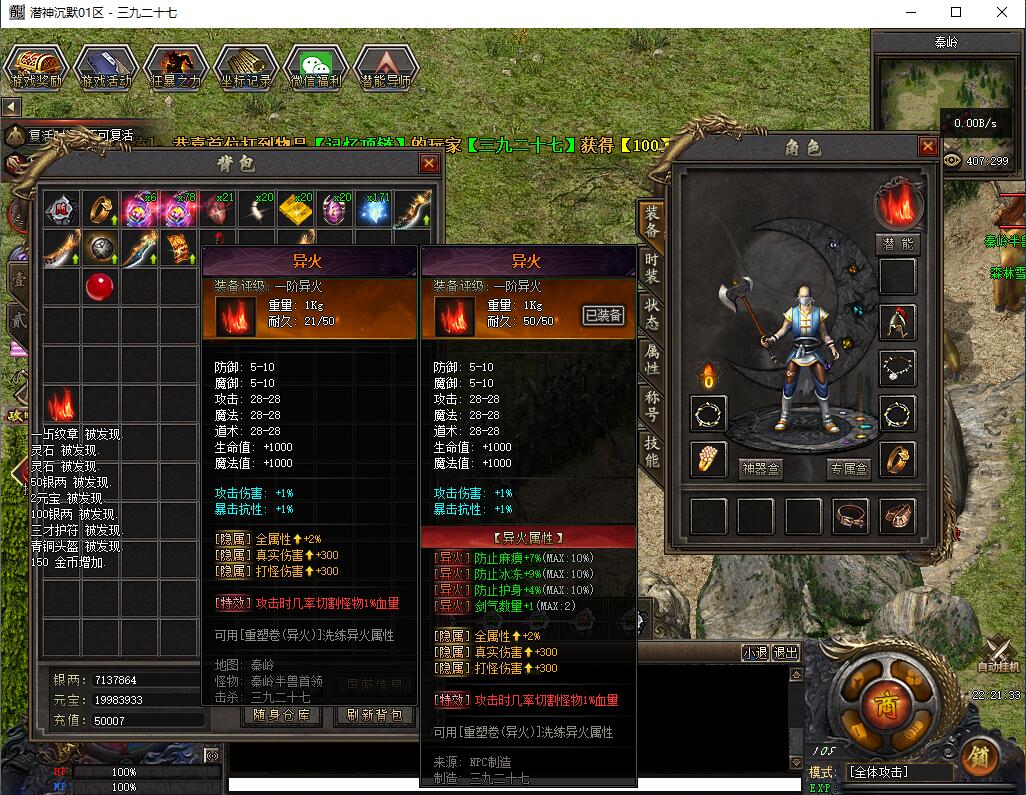Switch to the 技能 skills tab
Screen dimensions: 1026x795
pyautogui.click(x=651, y=452)
